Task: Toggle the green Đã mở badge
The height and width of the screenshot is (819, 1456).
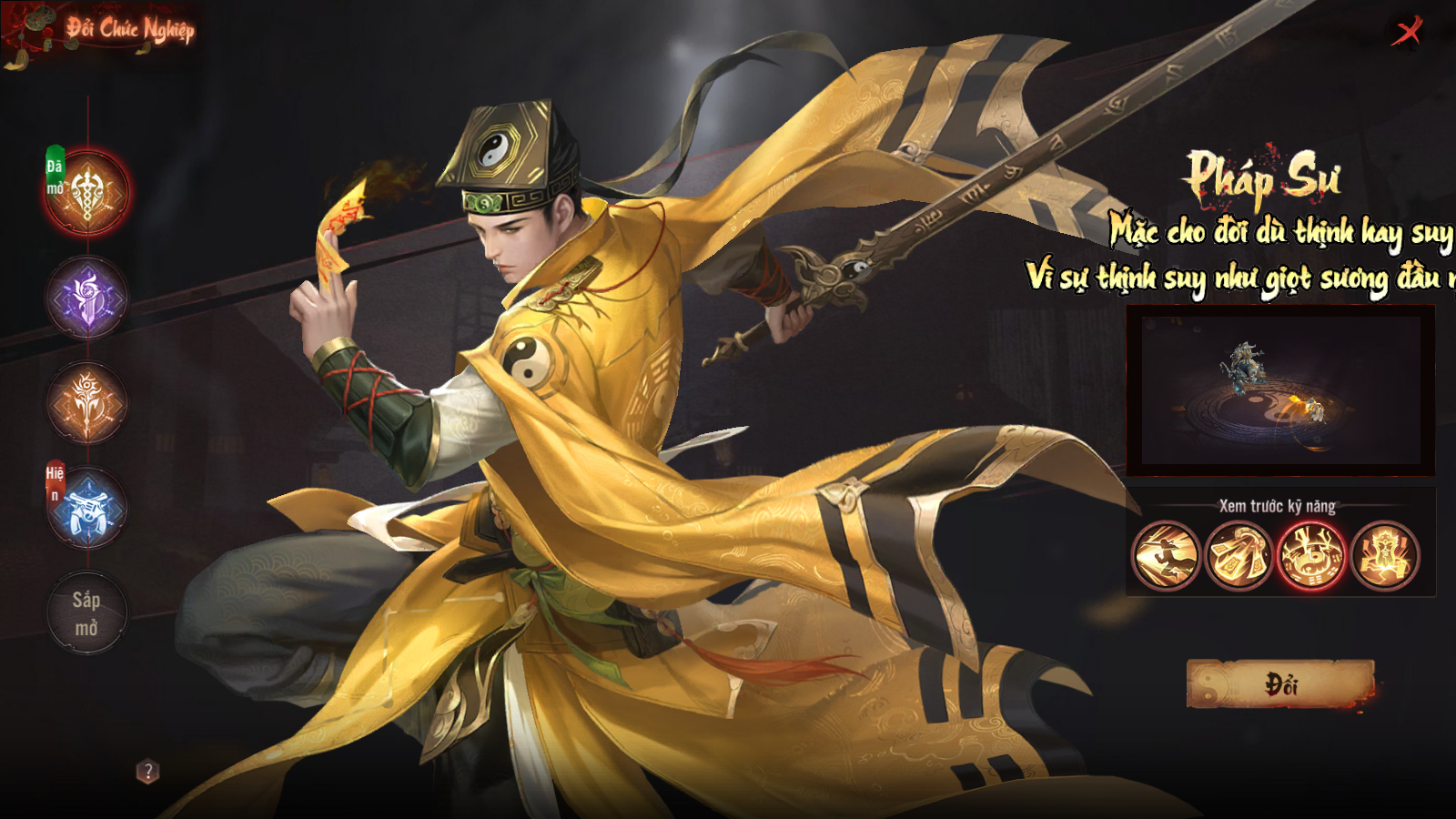Action: click(x=57, y=169)
